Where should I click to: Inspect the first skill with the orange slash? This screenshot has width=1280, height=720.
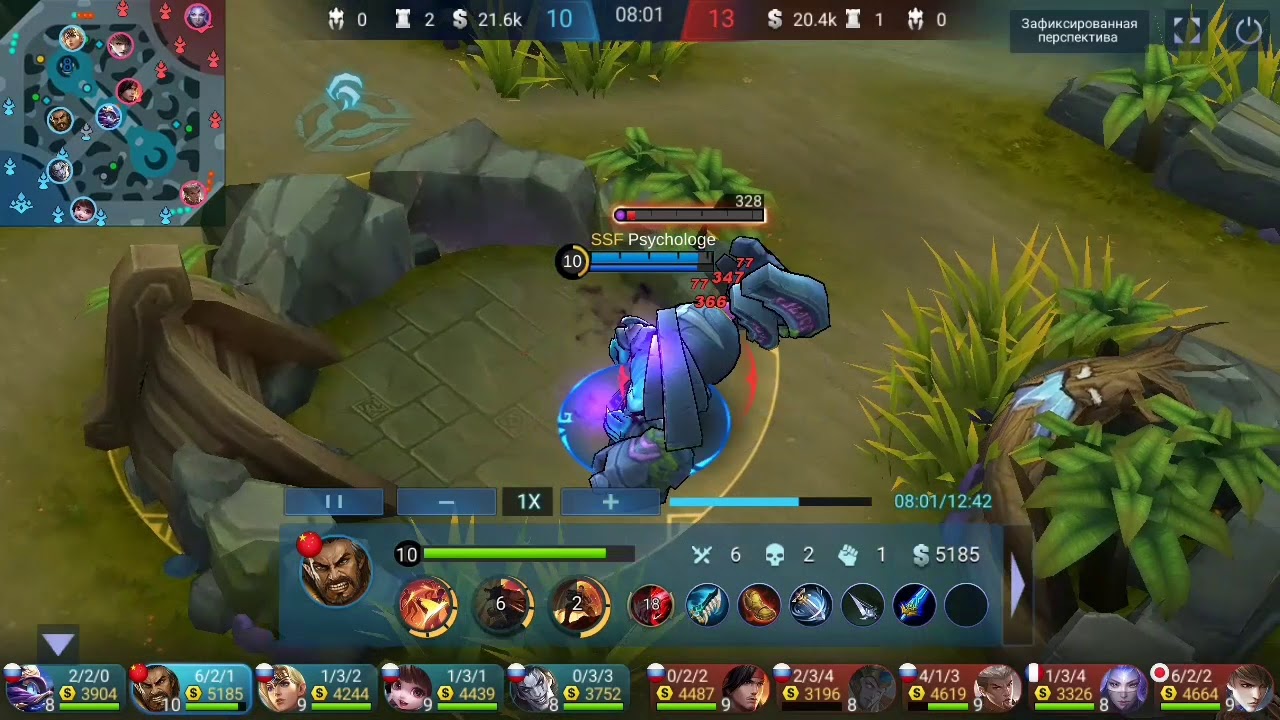(427, 605)
